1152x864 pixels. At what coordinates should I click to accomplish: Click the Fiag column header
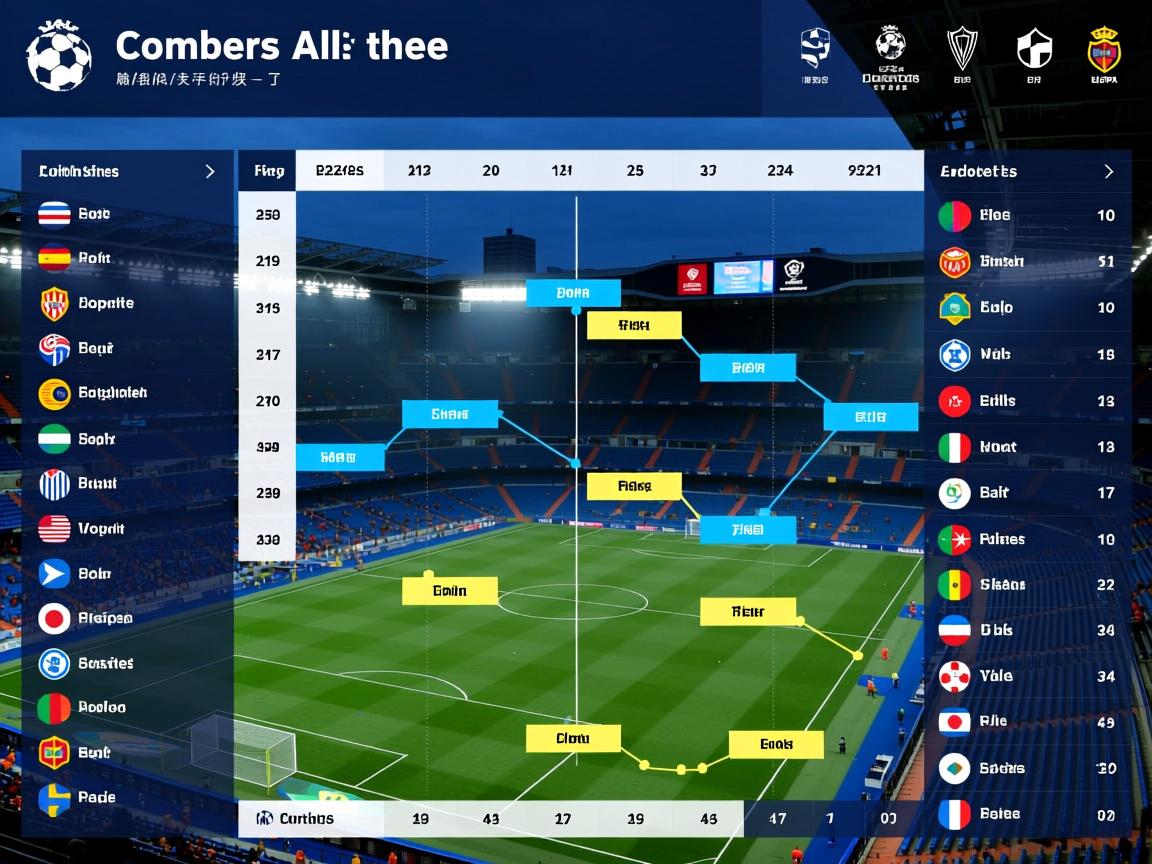pos(268,170)
